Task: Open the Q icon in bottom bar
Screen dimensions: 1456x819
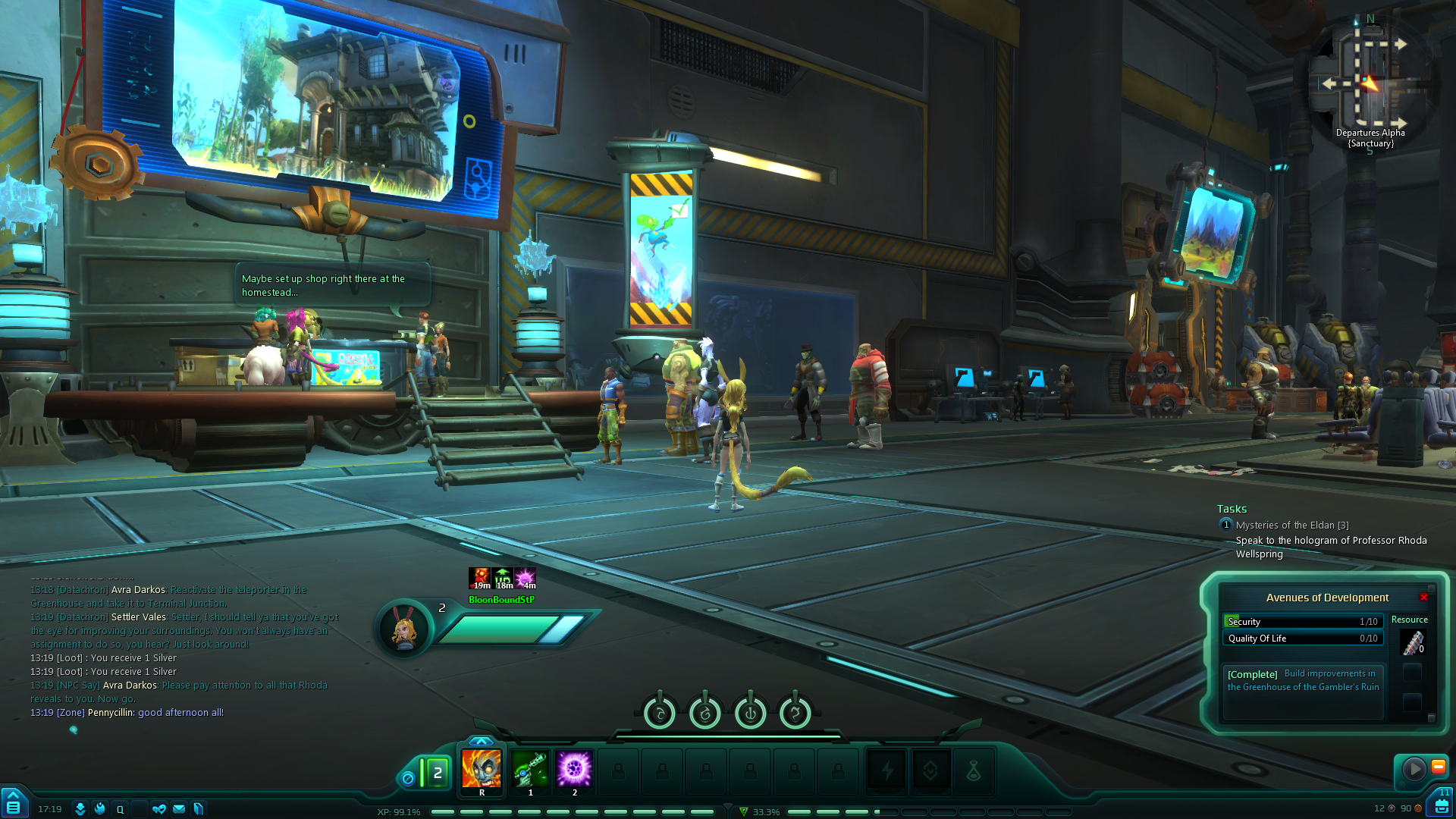Action: click(x=120, y=809)
